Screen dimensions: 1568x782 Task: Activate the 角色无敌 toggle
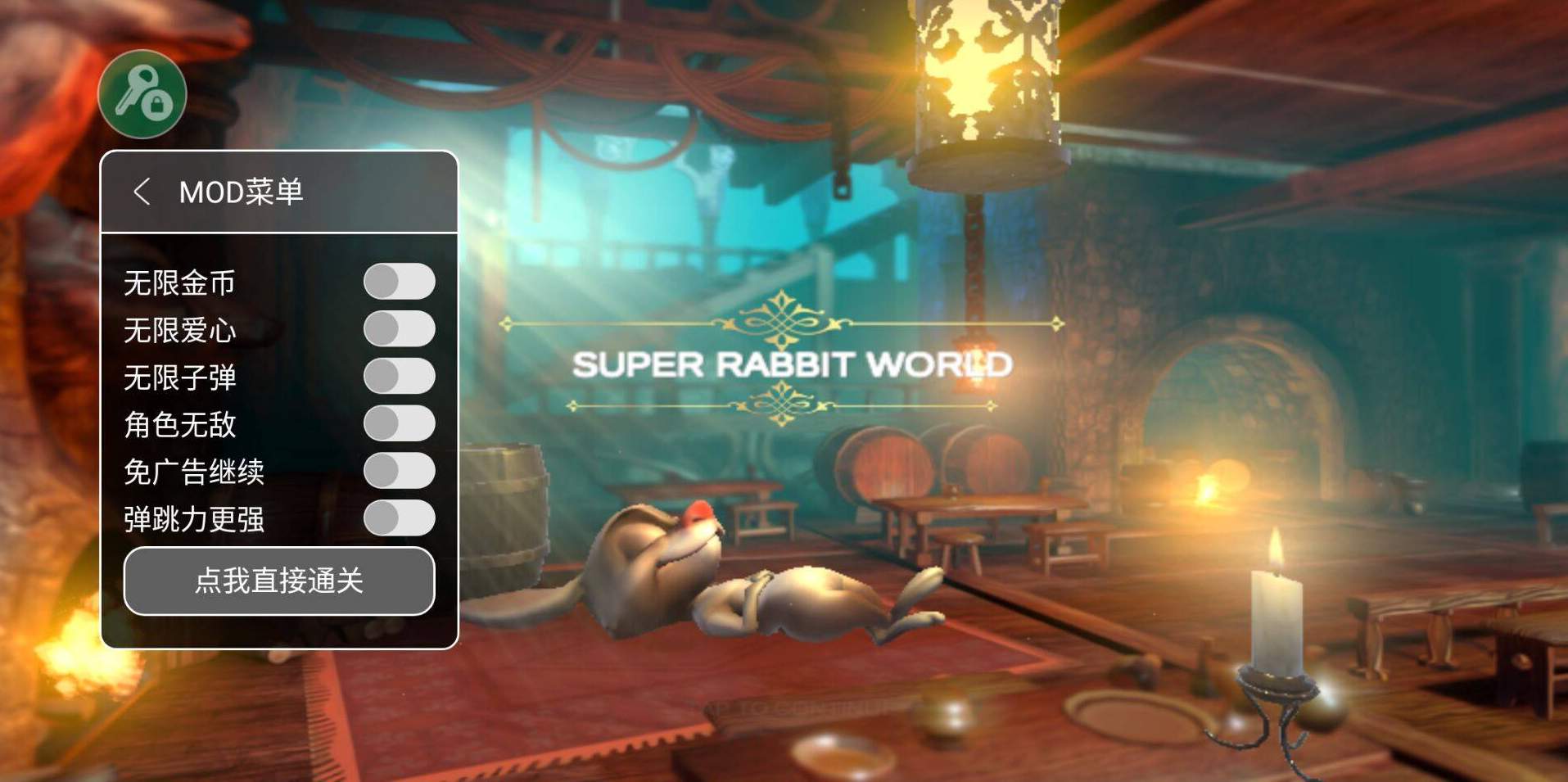399,423
